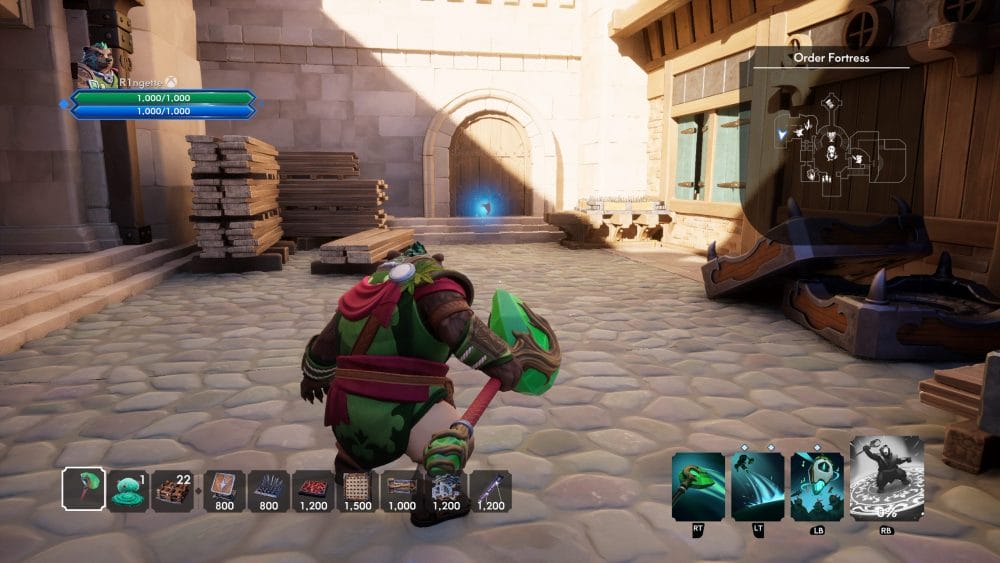Select the teal mushroom item slot
Image resolution: width=1000 pixels, height=563 pixels.
[x=128, y=490]
